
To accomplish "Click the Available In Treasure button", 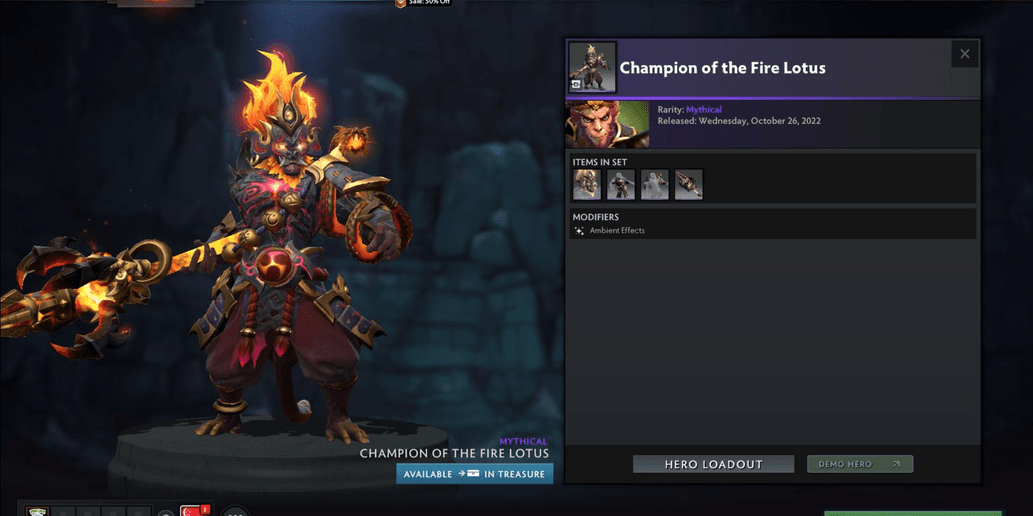I will pos(475,474).
